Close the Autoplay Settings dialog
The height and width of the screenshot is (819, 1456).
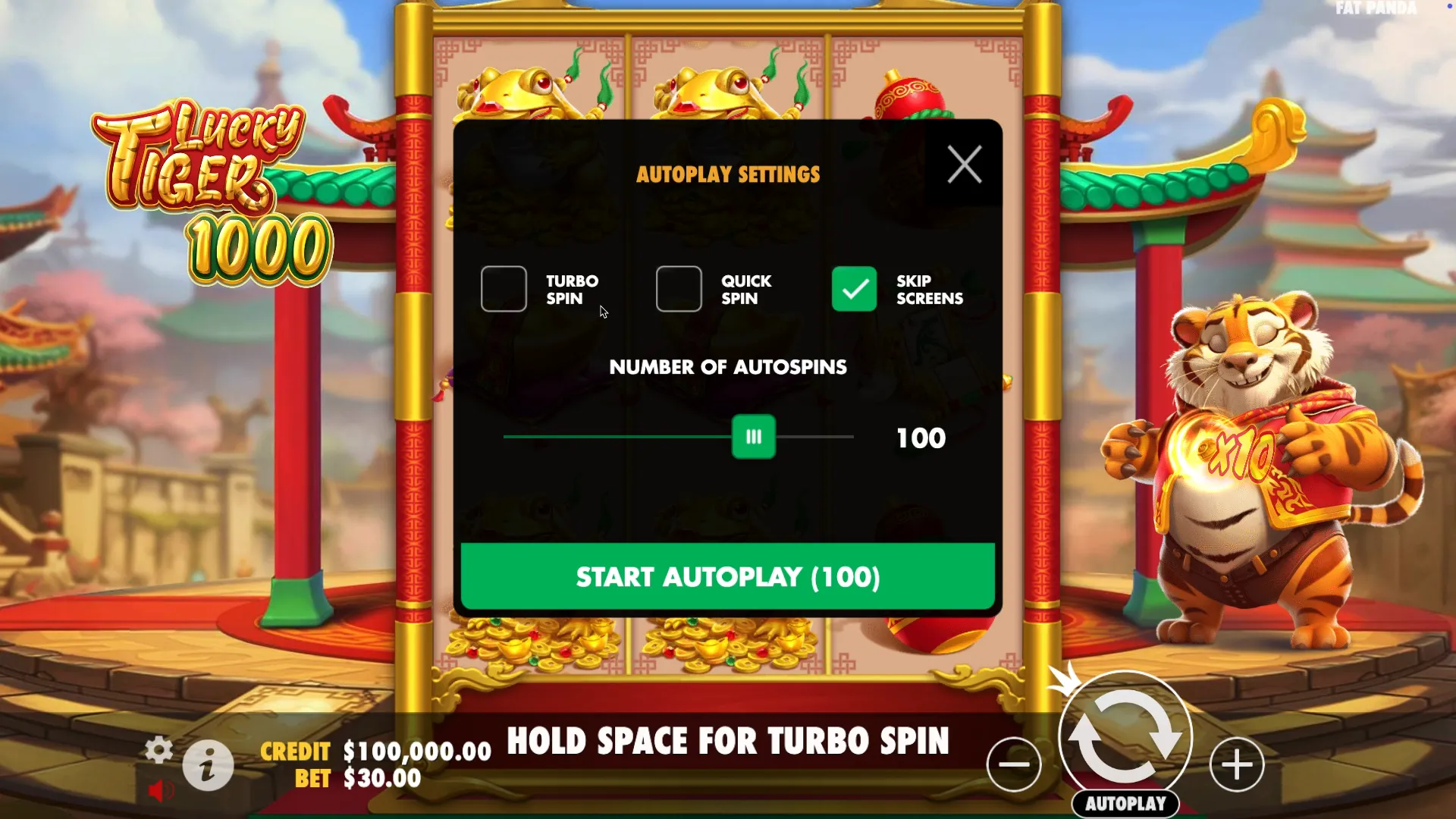pyautogui.click(x=964, y=164)
